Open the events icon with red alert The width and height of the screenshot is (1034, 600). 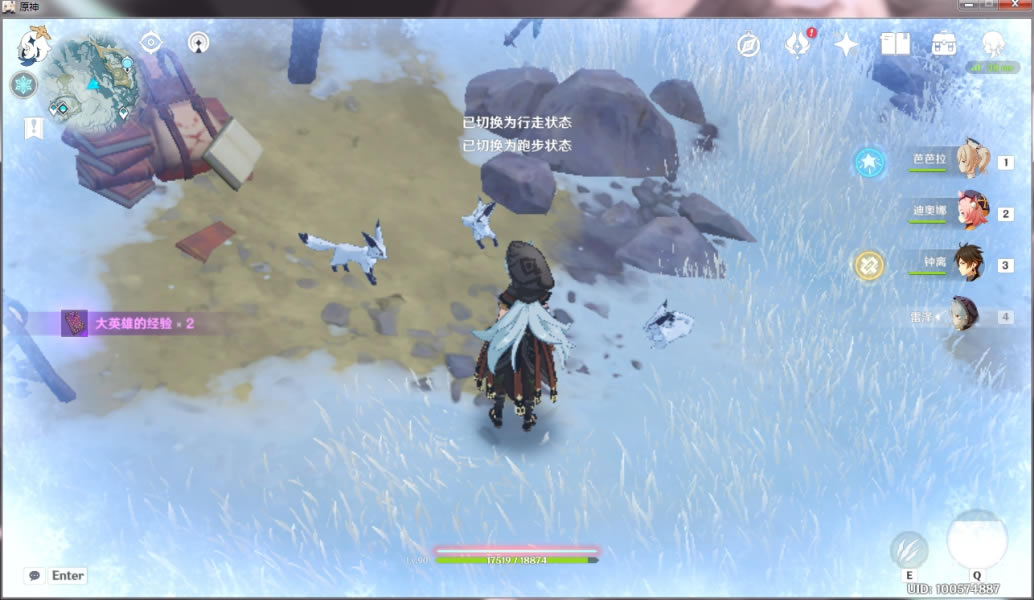point(798,44)
